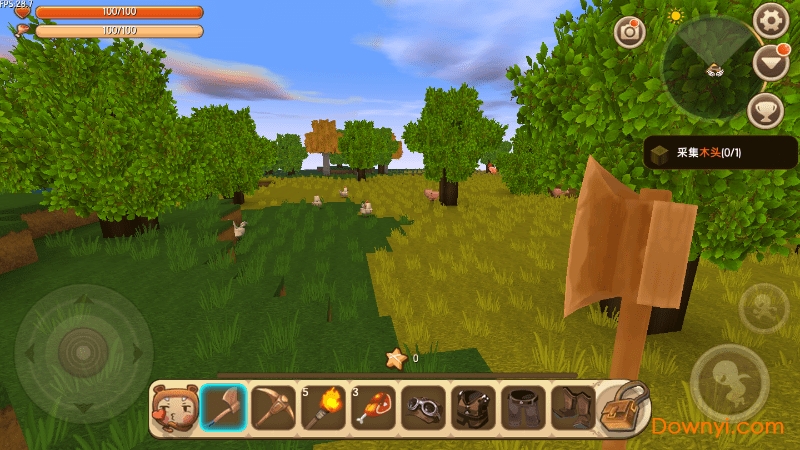Select the torch hotbar slot
The image size is (800, 450).
point(323,408)
